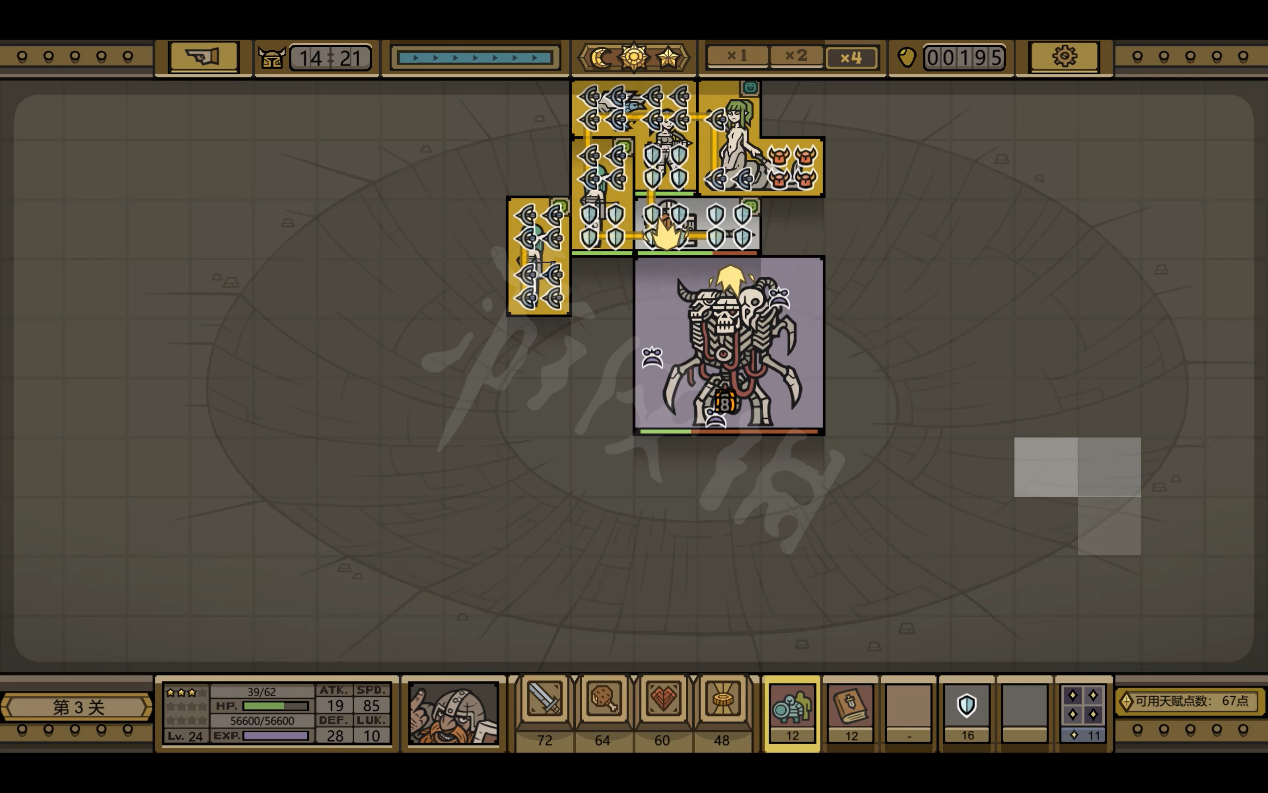Select the skeleton boss room tile
1268x793 pixels.
pyautogui.click(x=729, y=344)
